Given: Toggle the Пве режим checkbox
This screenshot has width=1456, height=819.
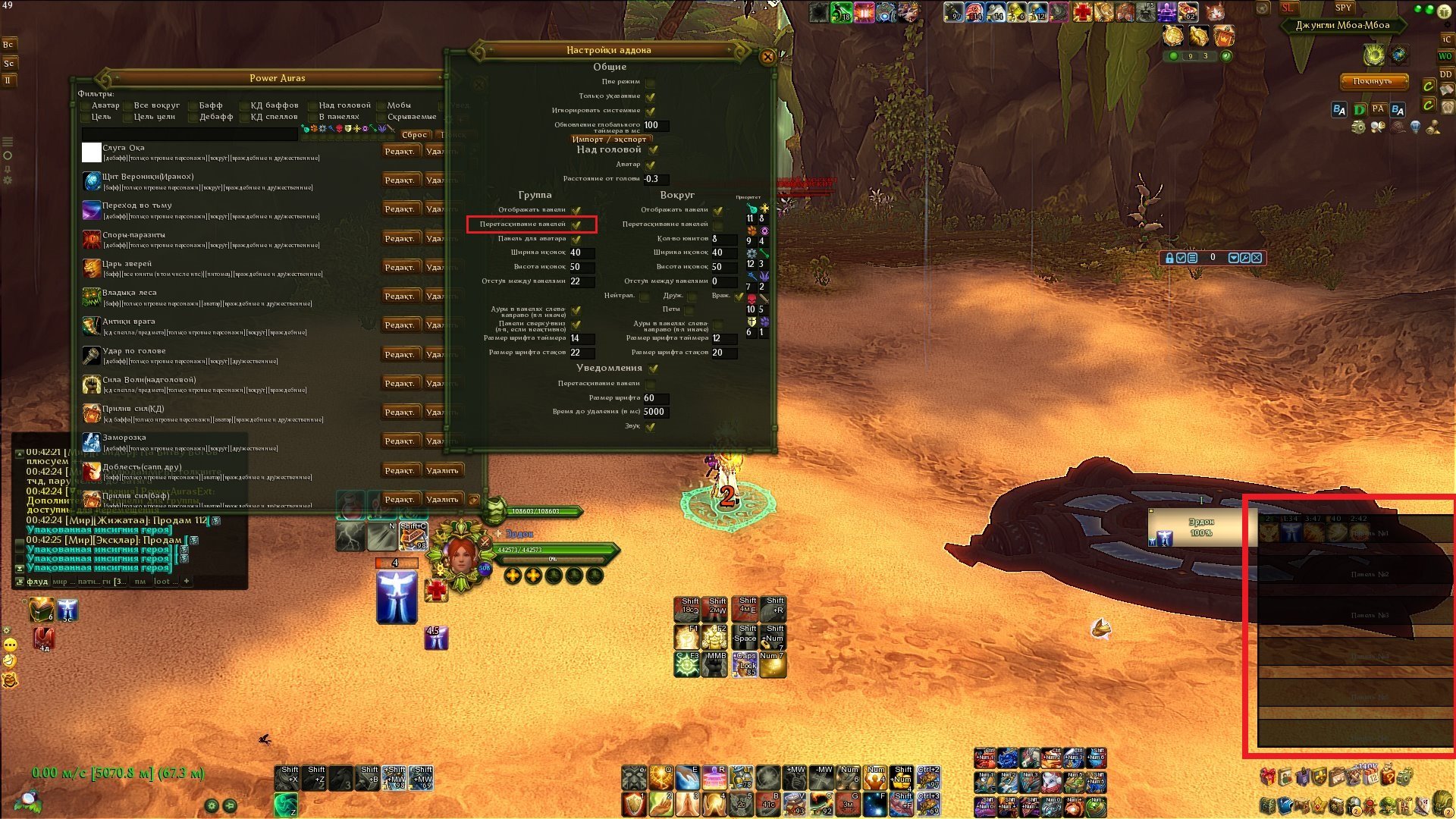Looking at the screenshot, I should (x=651, y=82).
